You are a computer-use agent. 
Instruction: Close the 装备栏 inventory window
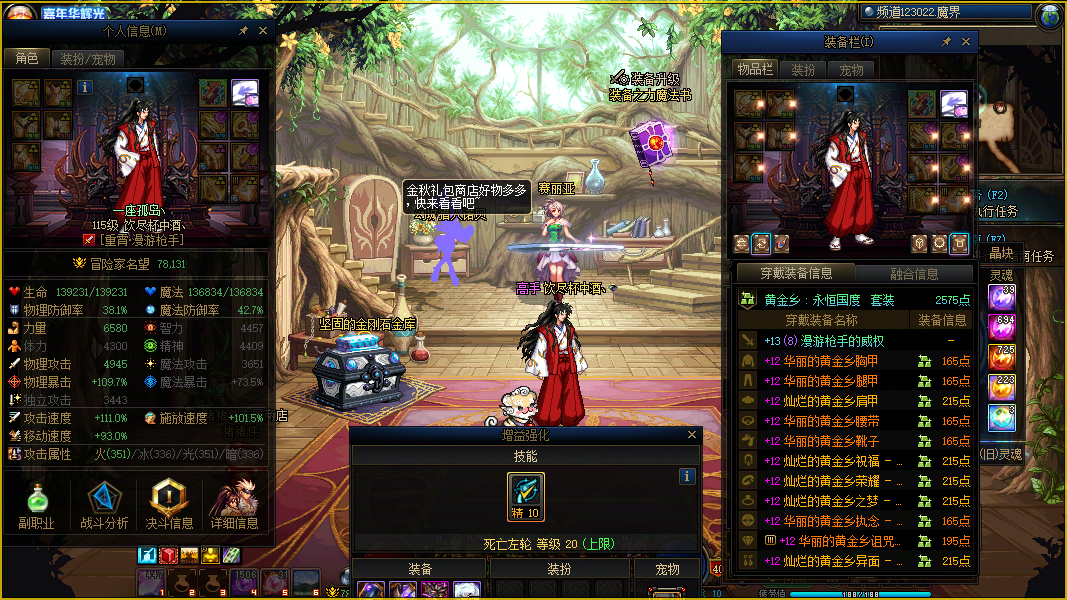(966, 42)
